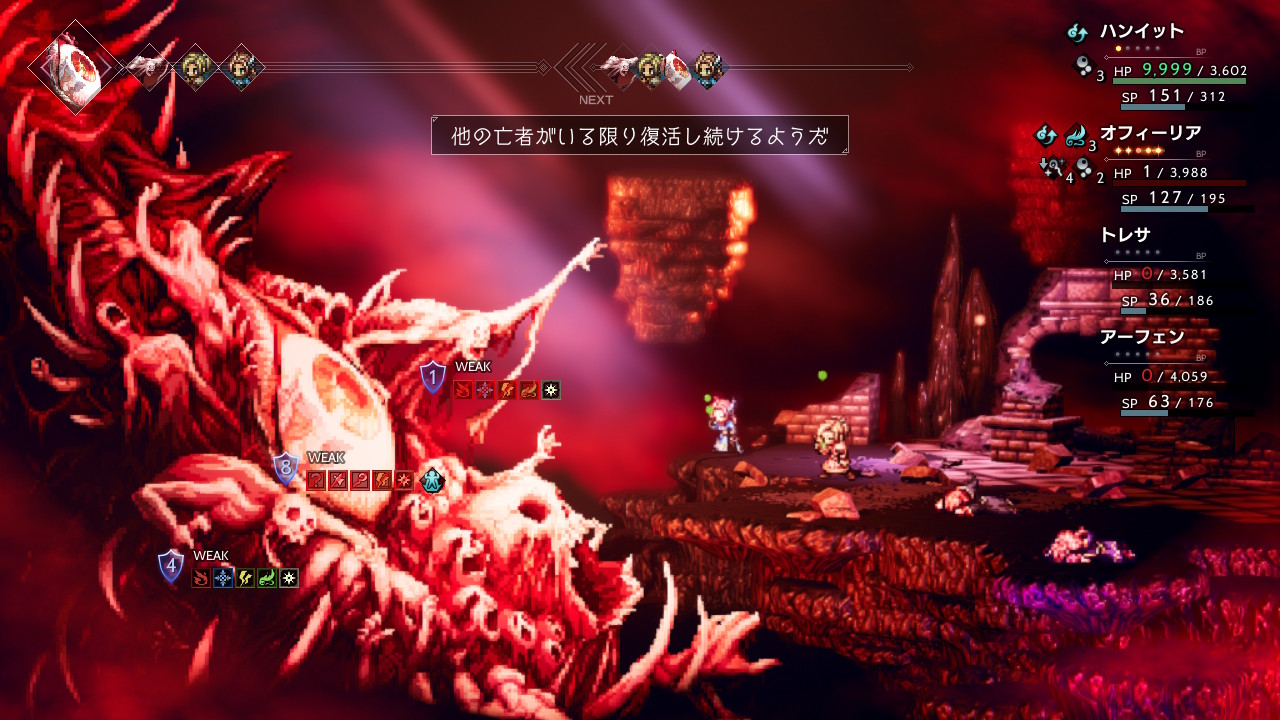The height and width of the screenshot is (720, 1280).
Task: Toggle Ophilia's debuff status icon
Action: click(x=1051, y=167)
